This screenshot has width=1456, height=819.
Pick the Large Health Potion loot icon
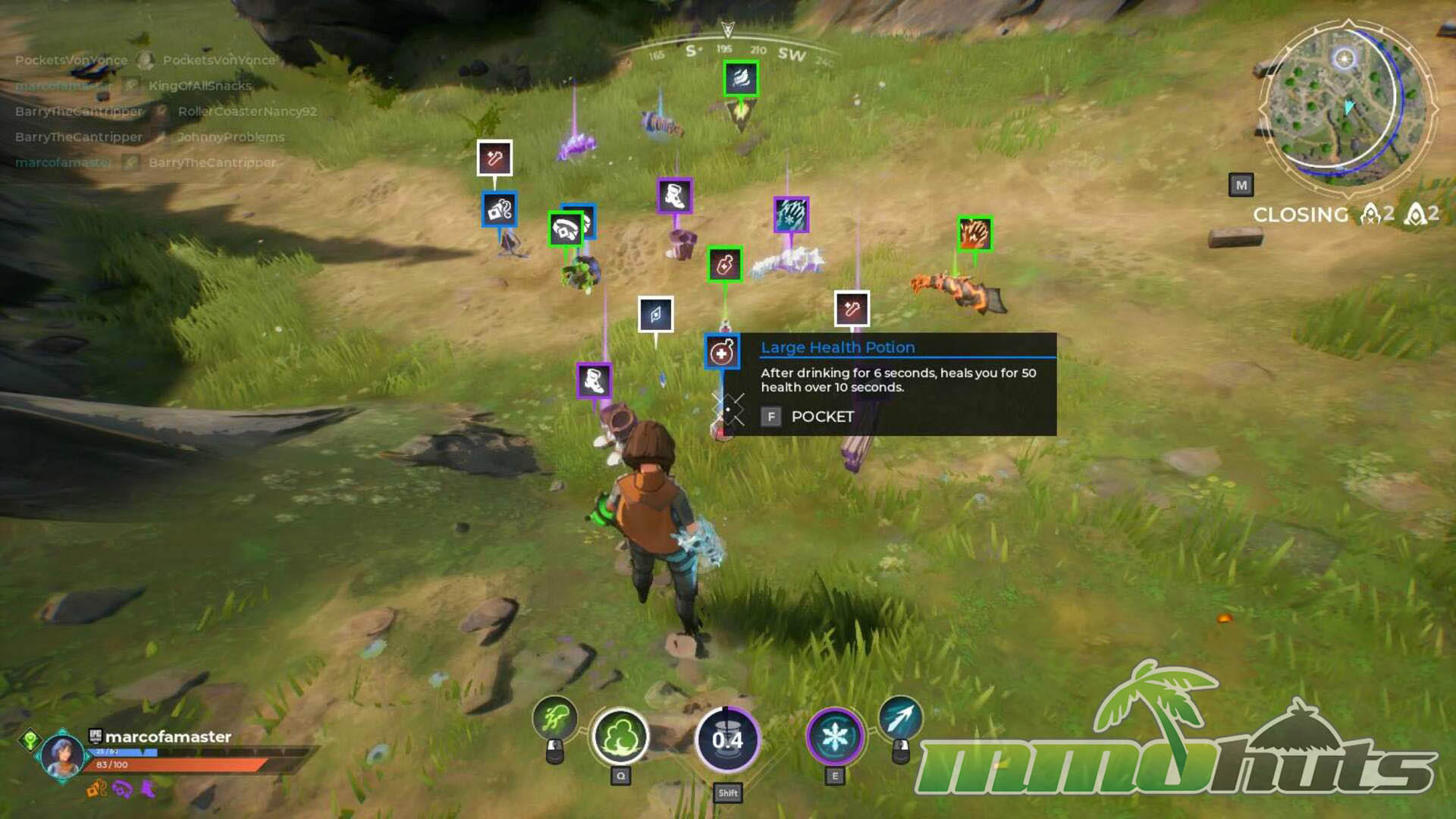pyautogui.click(x=721, y=352)
